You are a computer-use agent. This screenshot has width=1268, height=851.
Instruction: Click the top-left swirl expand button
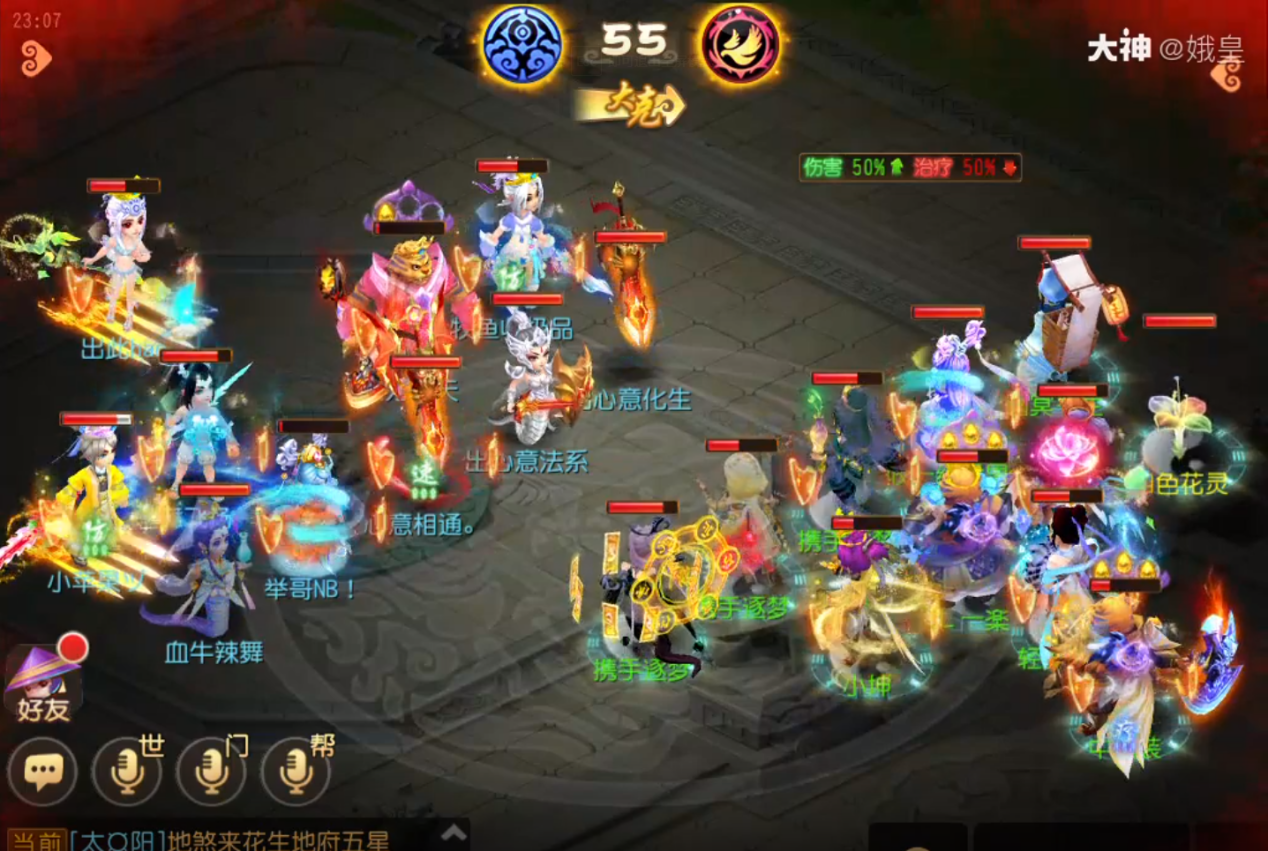click(x=36, y=58)
